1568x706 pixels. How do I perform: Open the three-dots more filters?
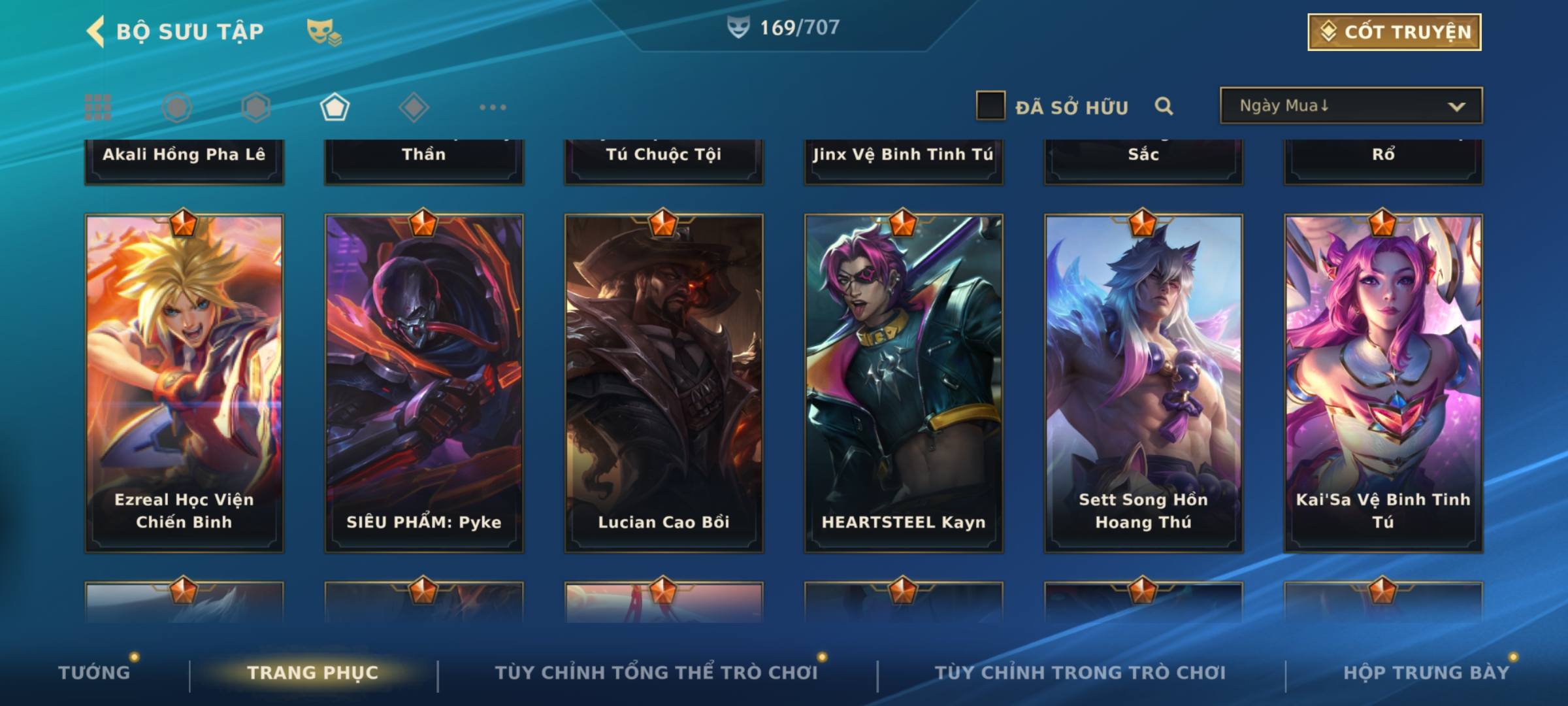493,107
